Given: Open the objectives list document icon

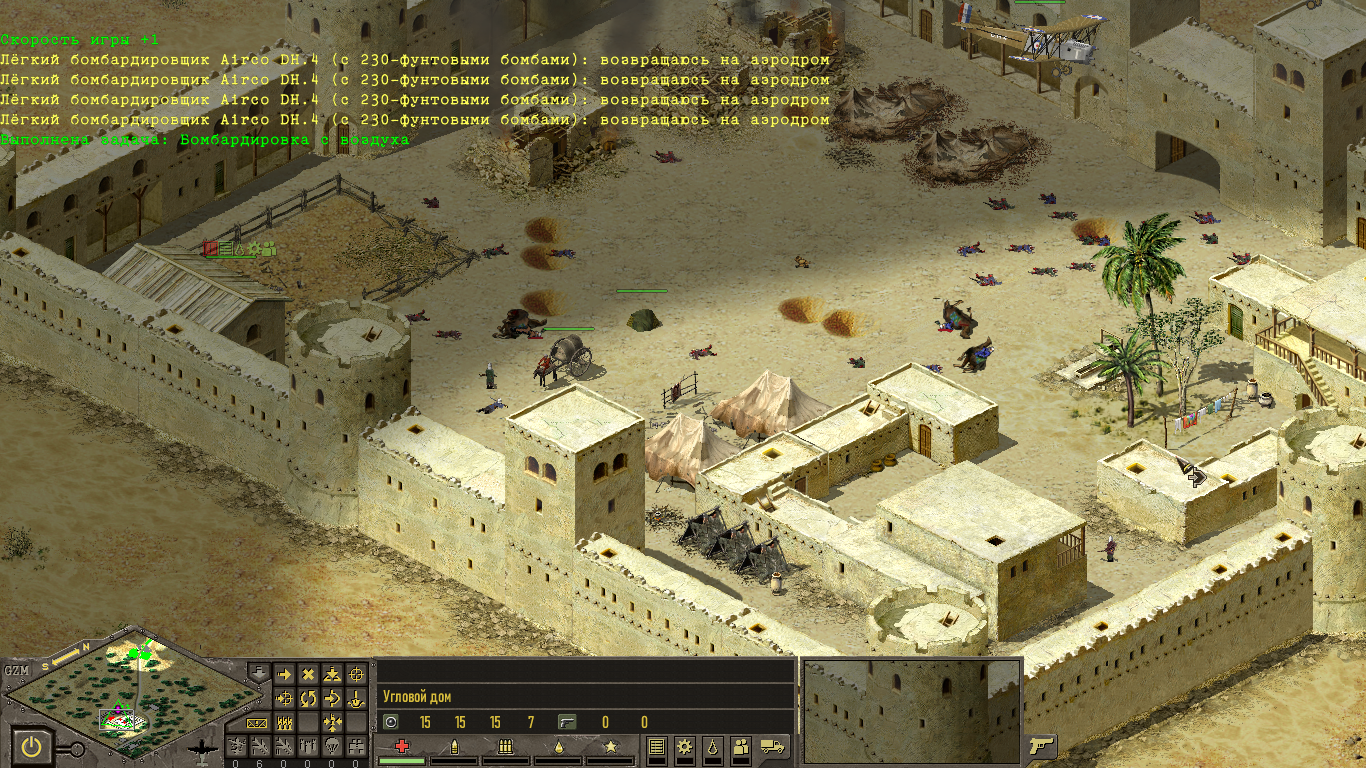Looking at the screenshot, I should tap(657, 746).
